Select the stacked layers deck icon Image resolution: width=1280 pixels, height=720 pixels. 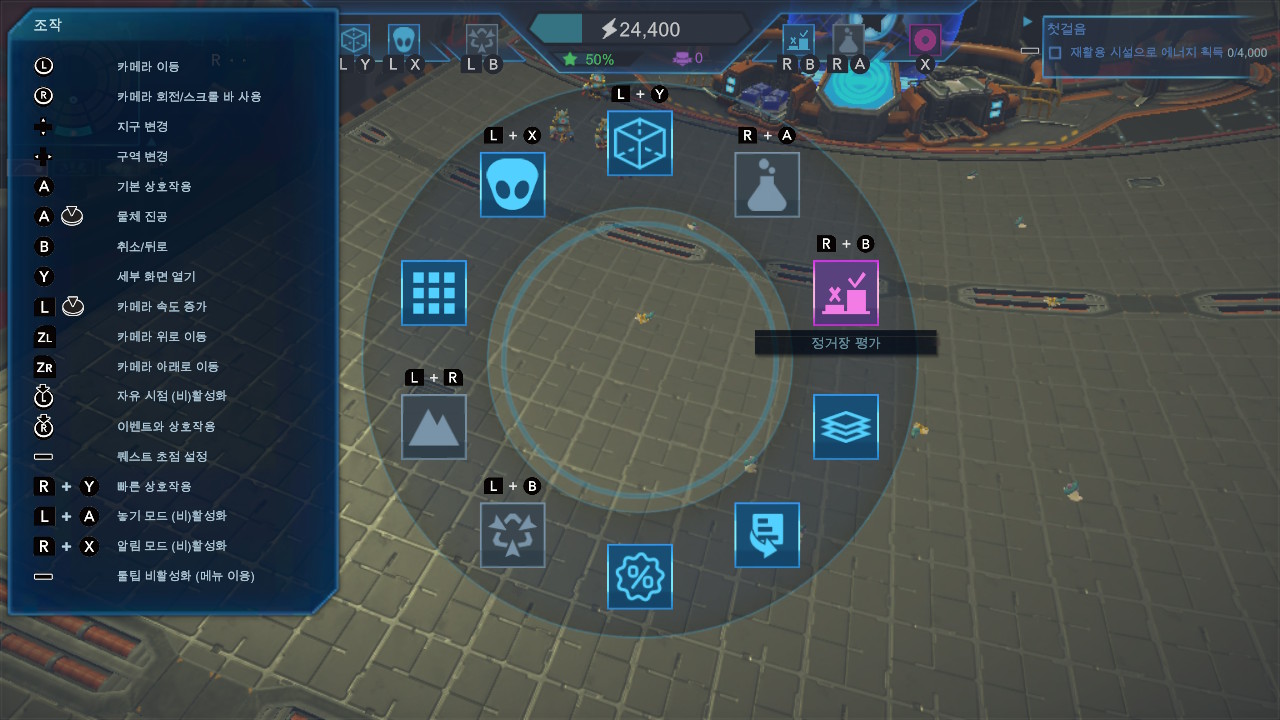846,426
